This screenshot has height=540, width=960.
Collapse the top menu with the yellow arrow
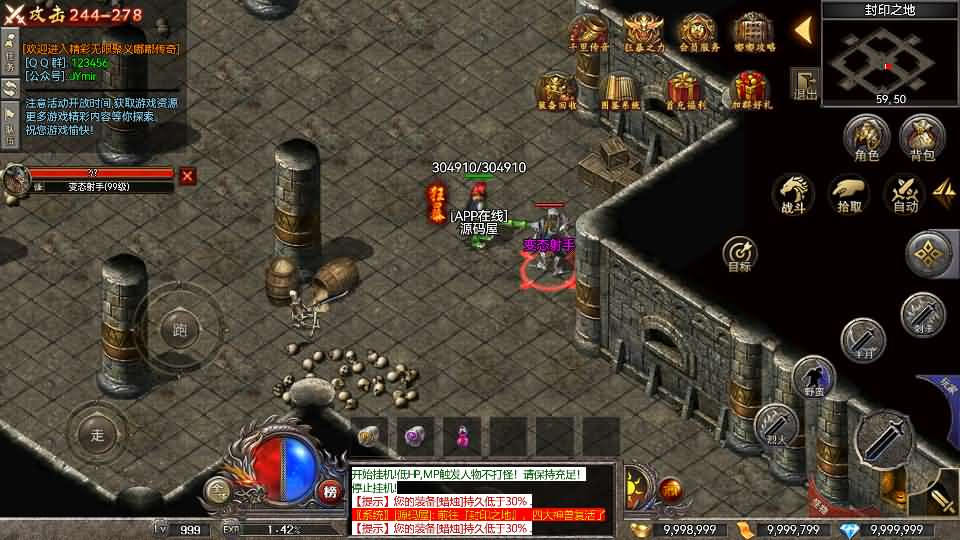pyautogui.click(x=802, y=30)
